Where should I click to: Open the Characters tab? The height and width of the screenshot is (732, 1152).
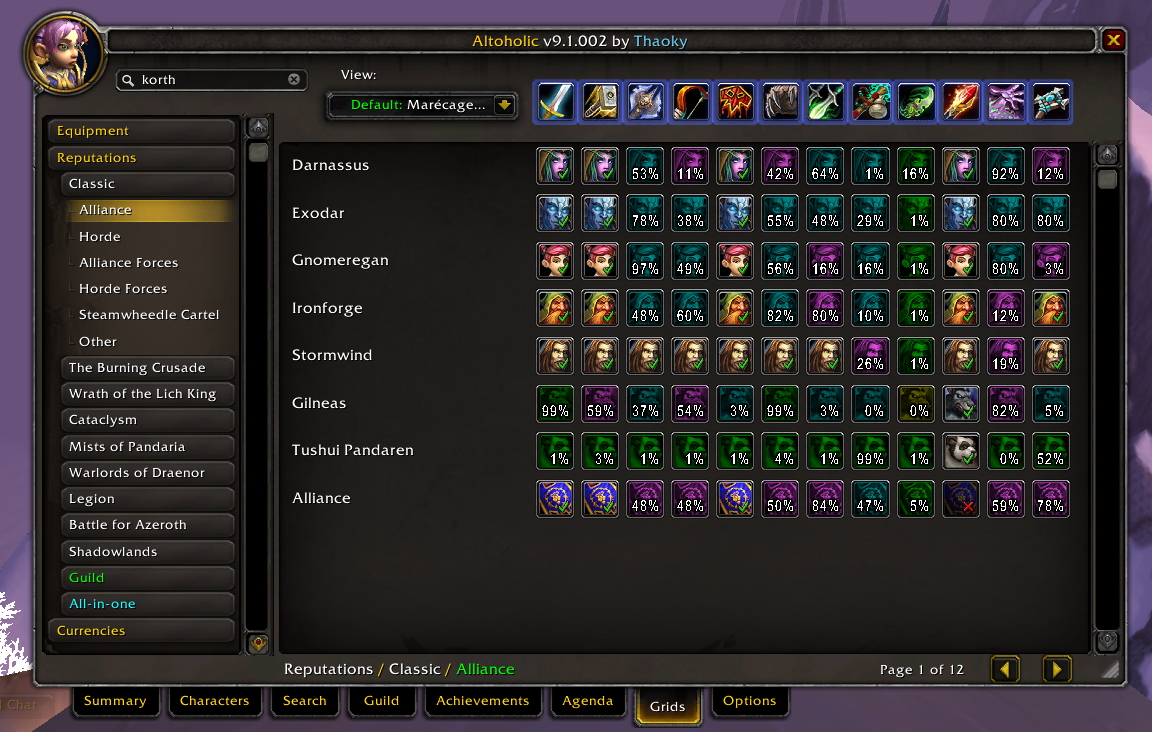pyautogui.click(x=214, y=701)
